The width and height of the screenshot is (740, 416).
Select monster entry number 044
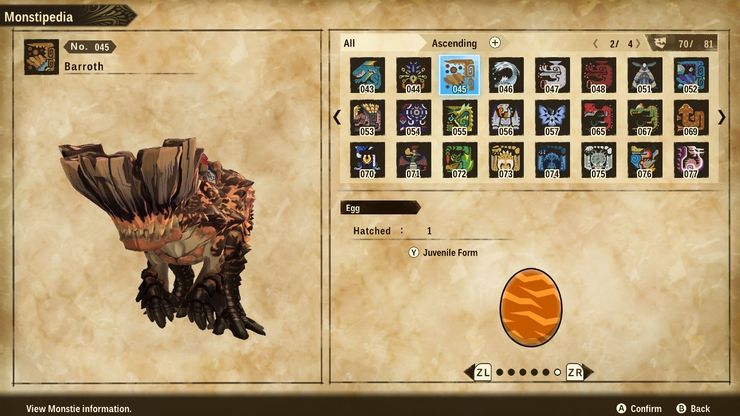coord(413,75)
